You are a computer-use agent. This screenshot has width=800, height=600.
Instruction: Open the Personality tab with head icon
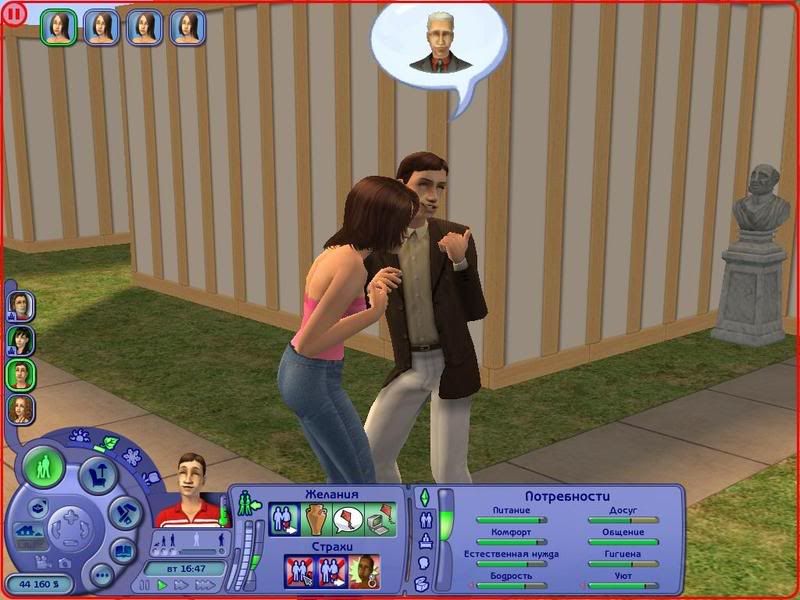(x=423, y=563)
